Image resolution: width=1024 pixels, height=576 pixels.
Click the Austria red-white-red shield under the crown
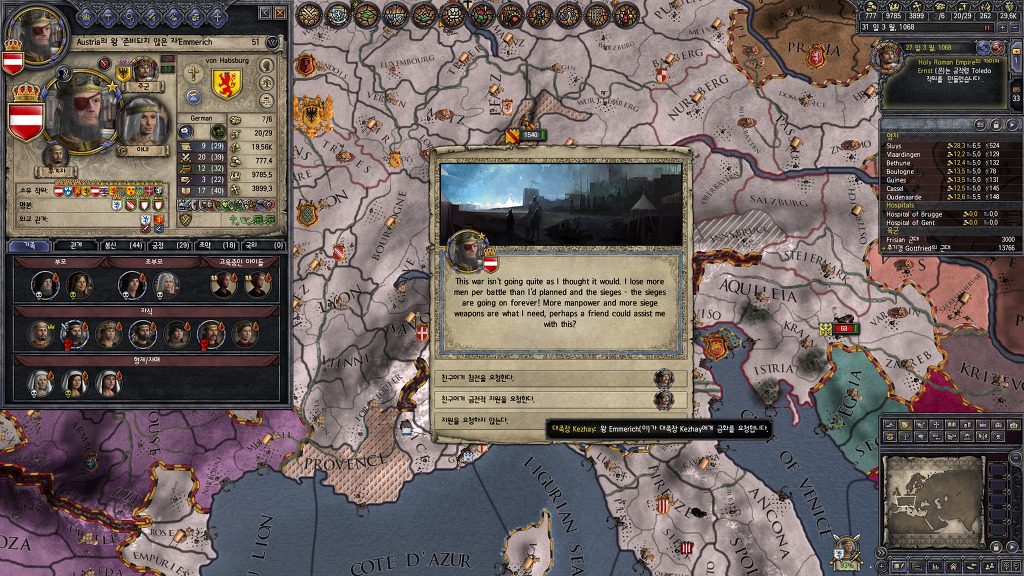click(x=26, y=120)
